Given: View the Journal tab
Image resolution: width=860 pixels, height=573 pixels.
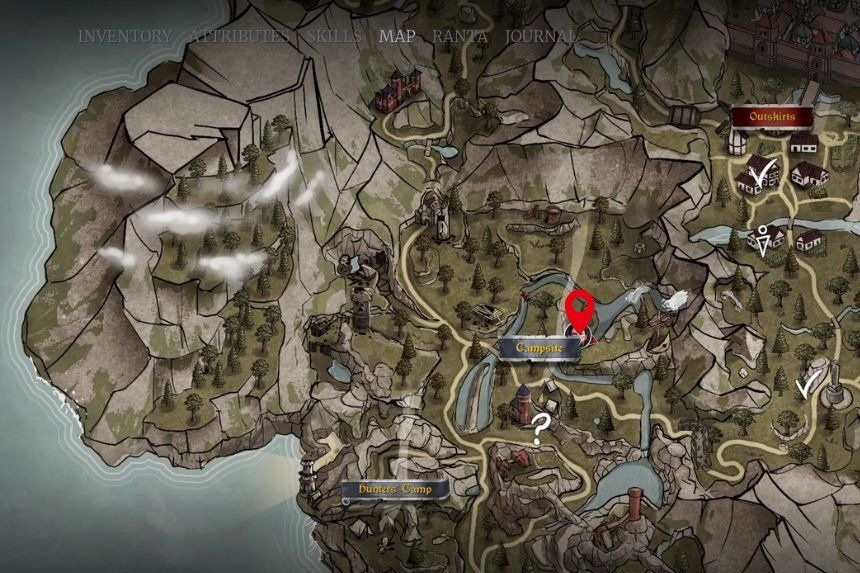Looking at the screenshot, I should [x=540, y=36].
